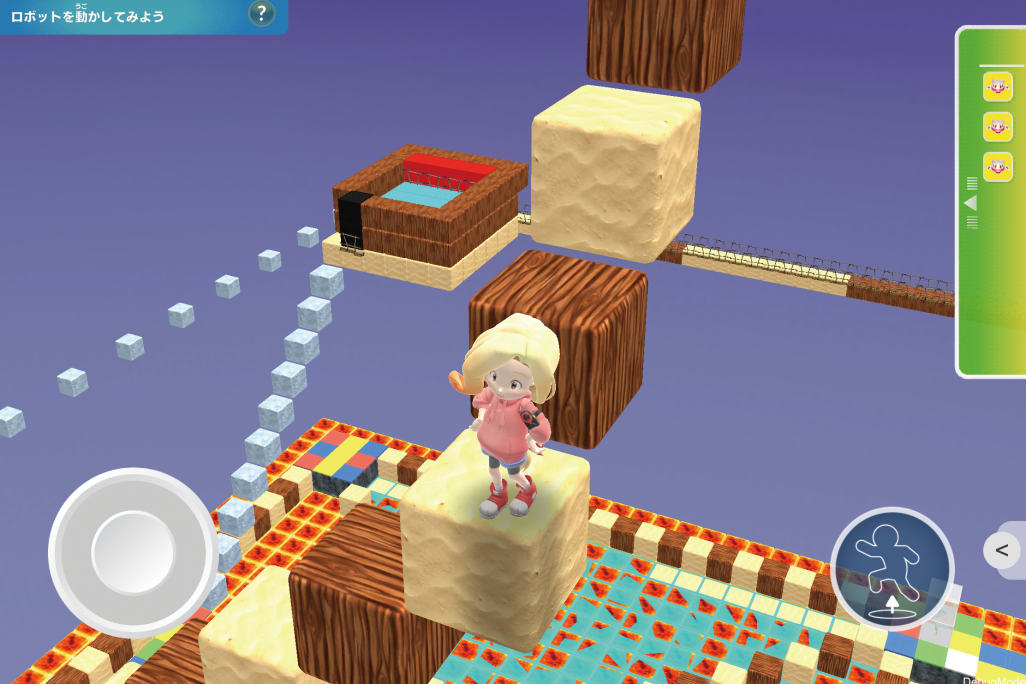Tap the jump action button
Image resolution: width=1026 pixels, height=684 pixels.
891,568
